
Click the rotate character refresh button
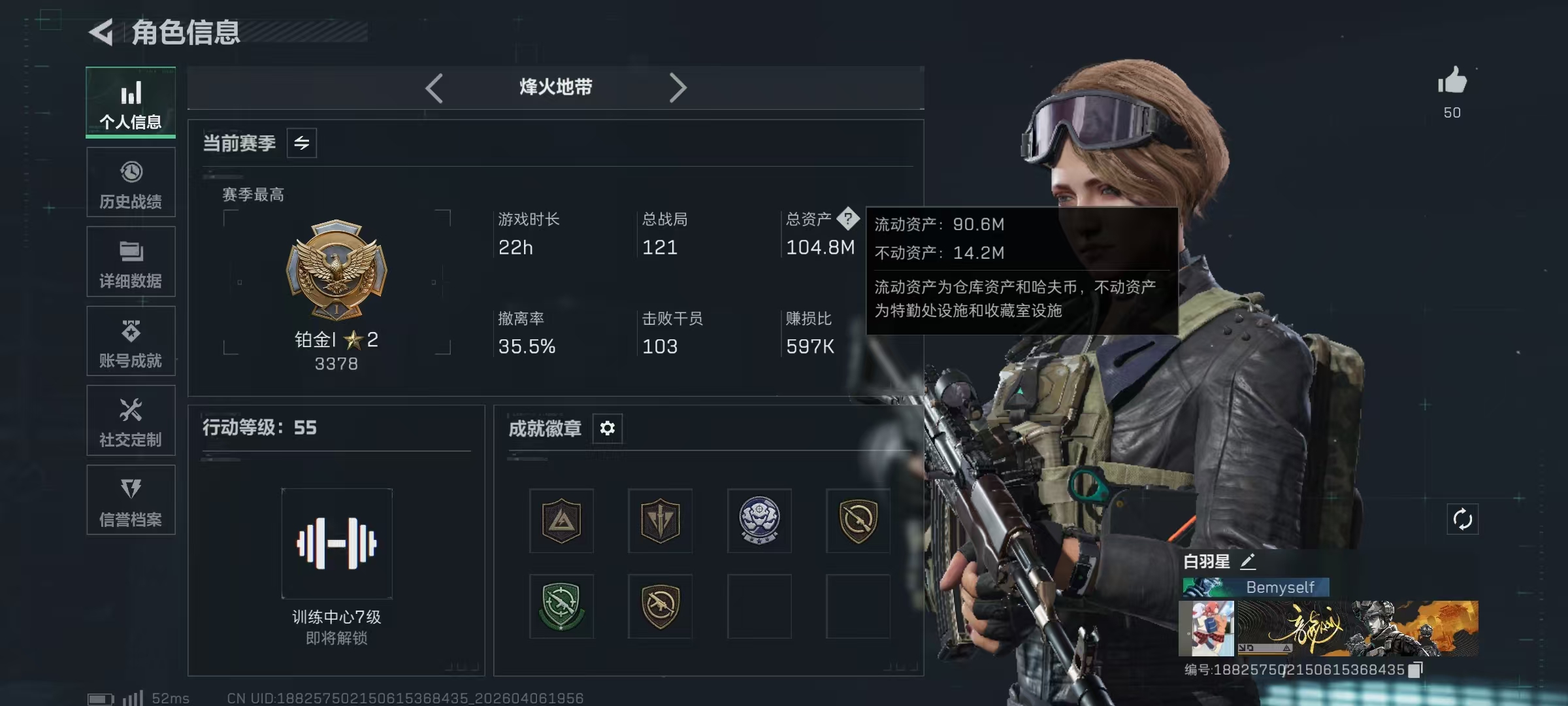(1462, 520)
